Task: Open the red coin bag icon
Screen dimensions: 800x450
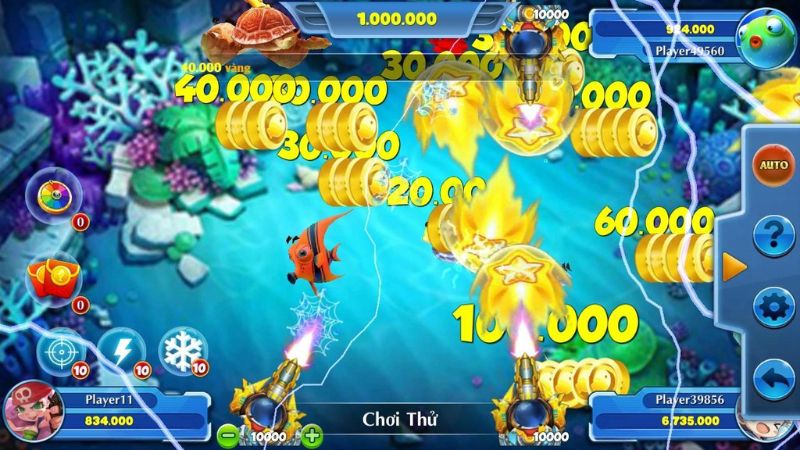Action: [49, 277]
